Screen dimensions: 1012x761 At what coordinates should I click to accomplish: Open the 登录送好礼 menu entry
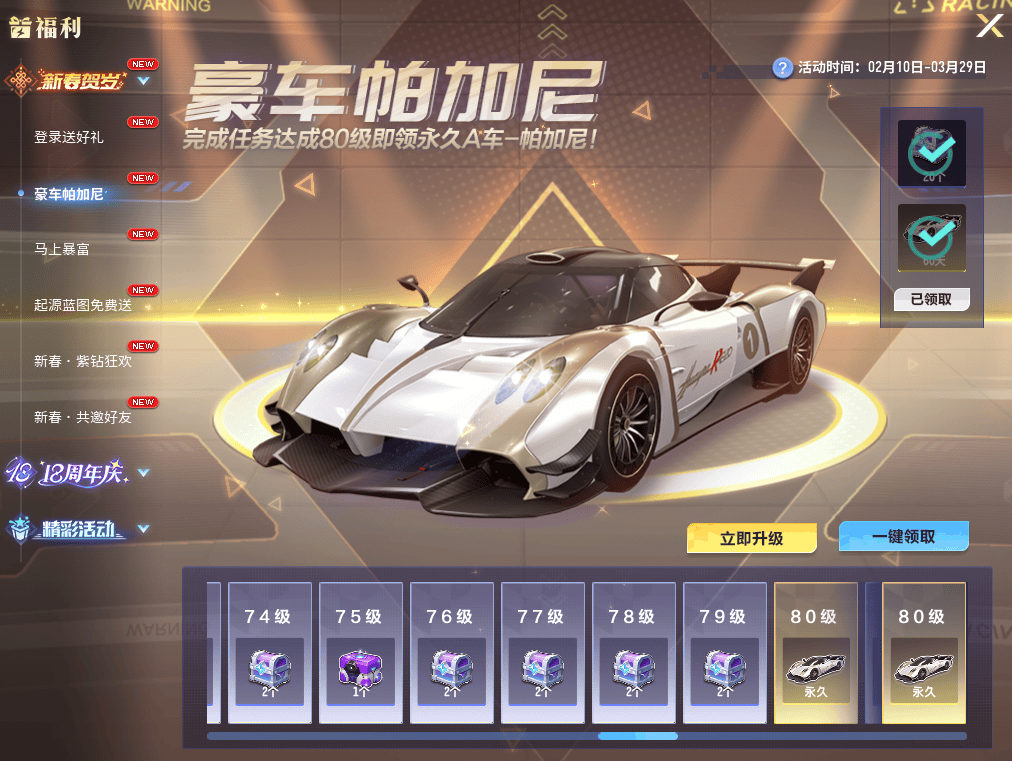click(69, 138)
